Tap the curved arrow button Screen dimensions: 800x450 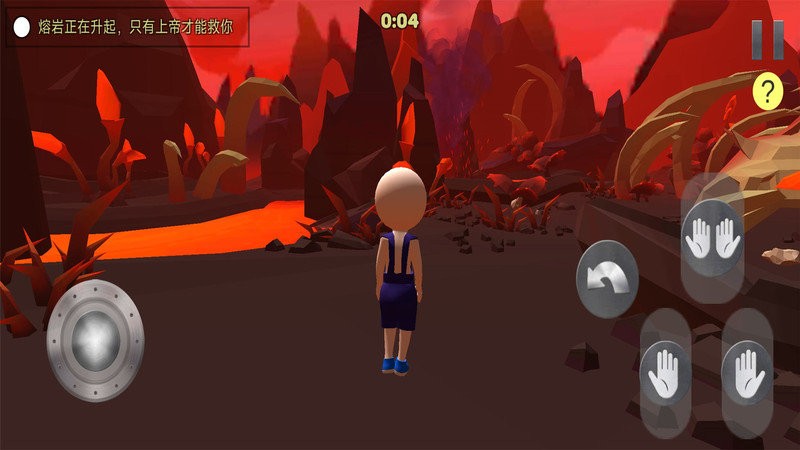click(607, 279)
